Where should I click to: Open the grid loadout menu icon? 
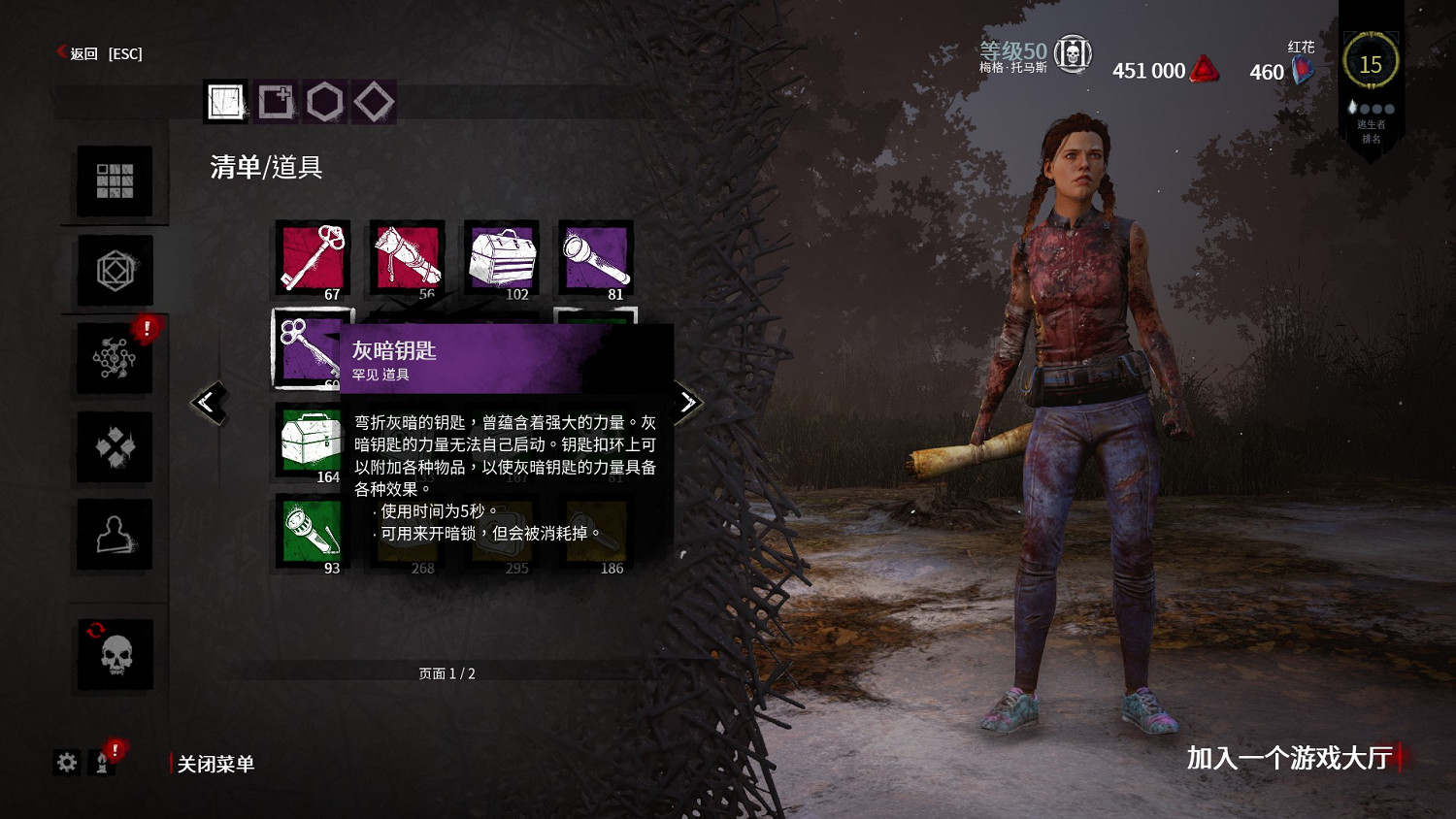[115, 181]
